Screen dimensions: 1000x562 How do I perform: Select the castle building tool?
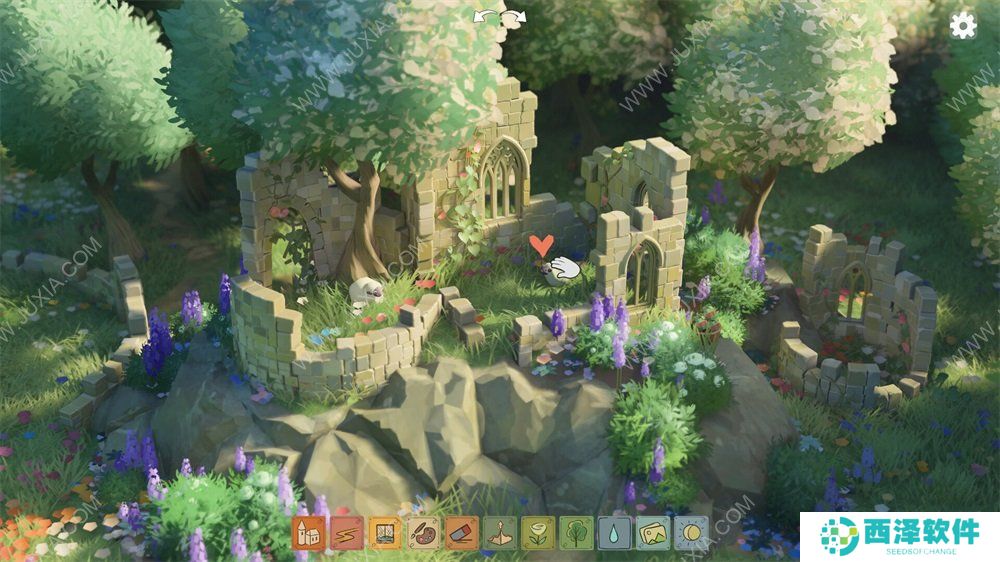tap(309, 532)
